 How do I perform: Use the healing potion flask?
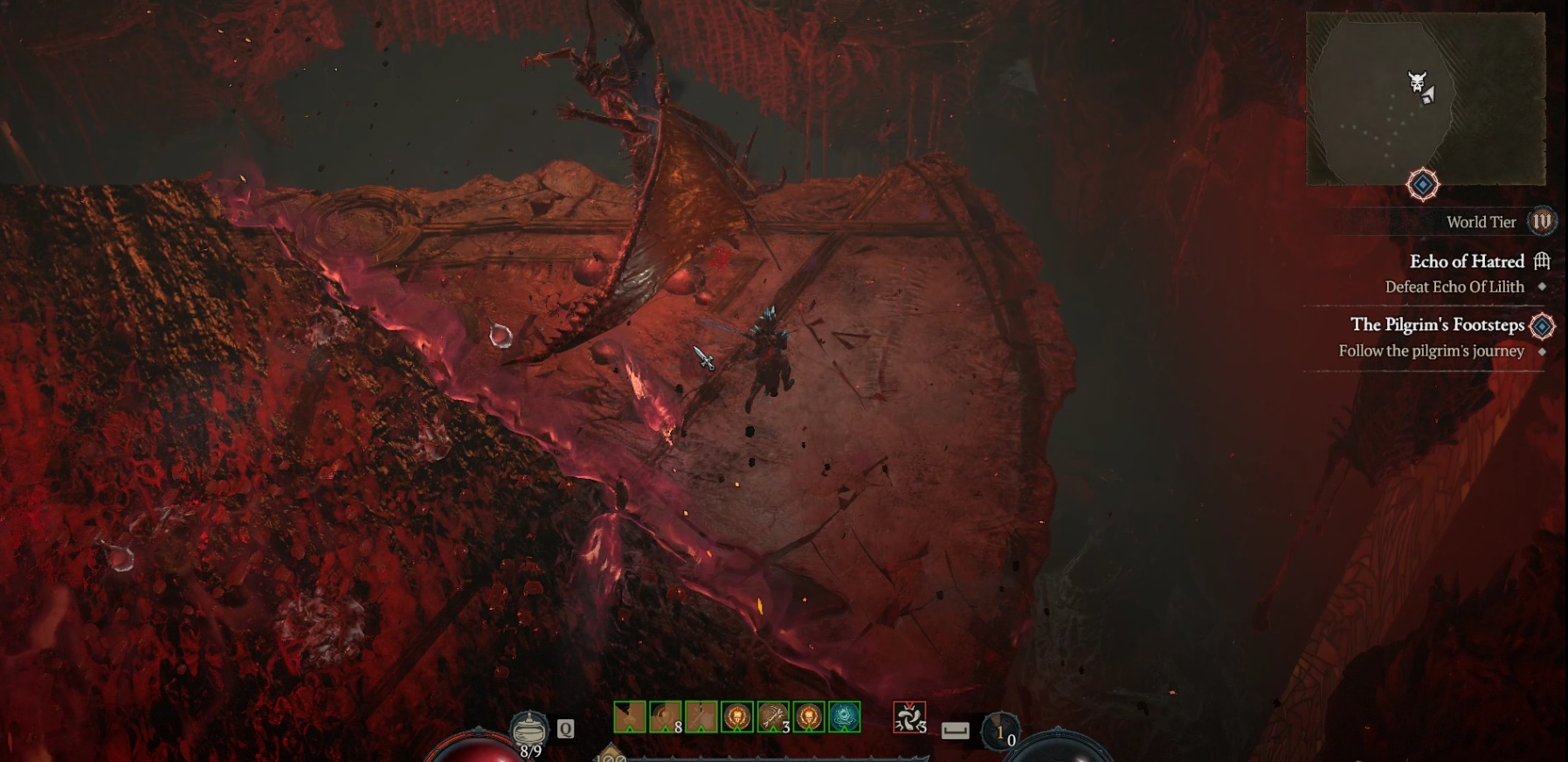pos(529,728)
